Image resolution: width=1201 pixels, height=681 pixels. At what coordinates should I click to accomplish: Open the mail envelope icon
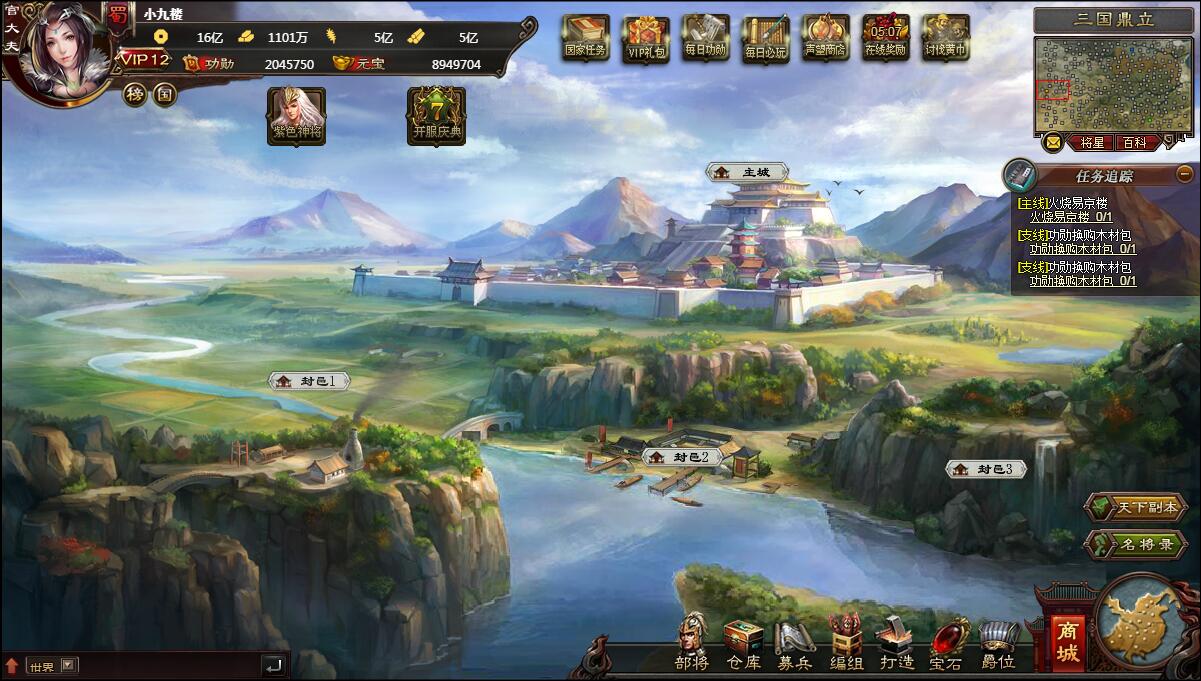(1053, 143)
